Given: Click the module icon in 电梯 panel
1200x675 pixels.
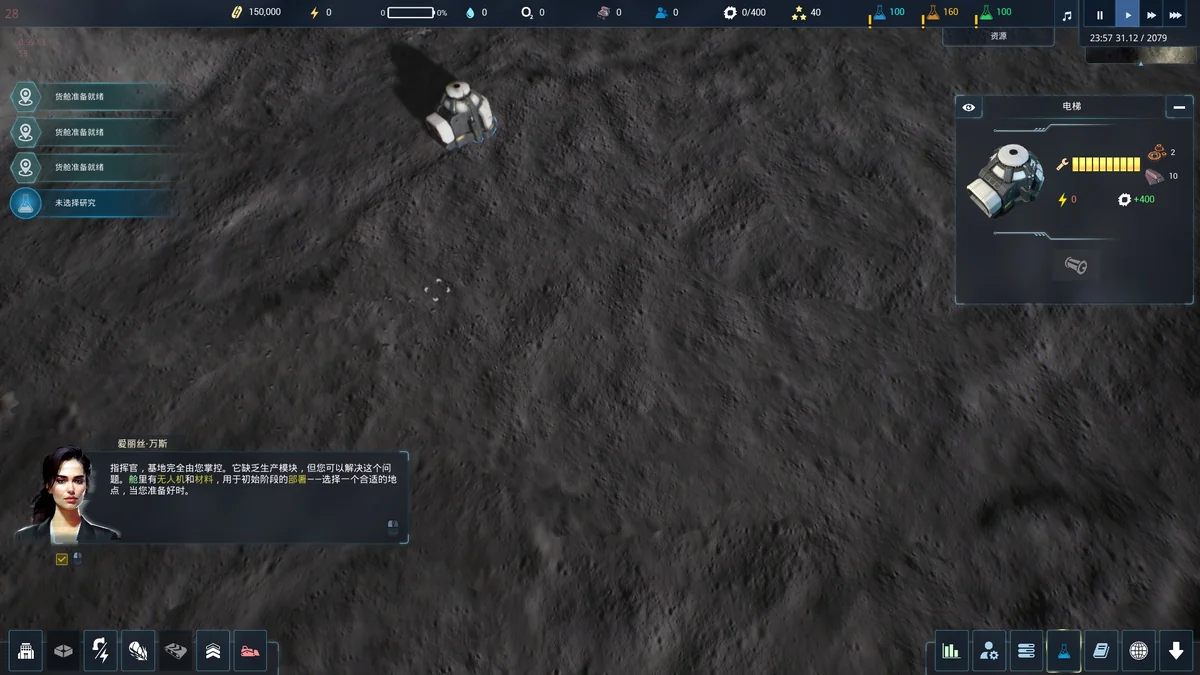Looking at the screenshot, I should (1075, 266).
